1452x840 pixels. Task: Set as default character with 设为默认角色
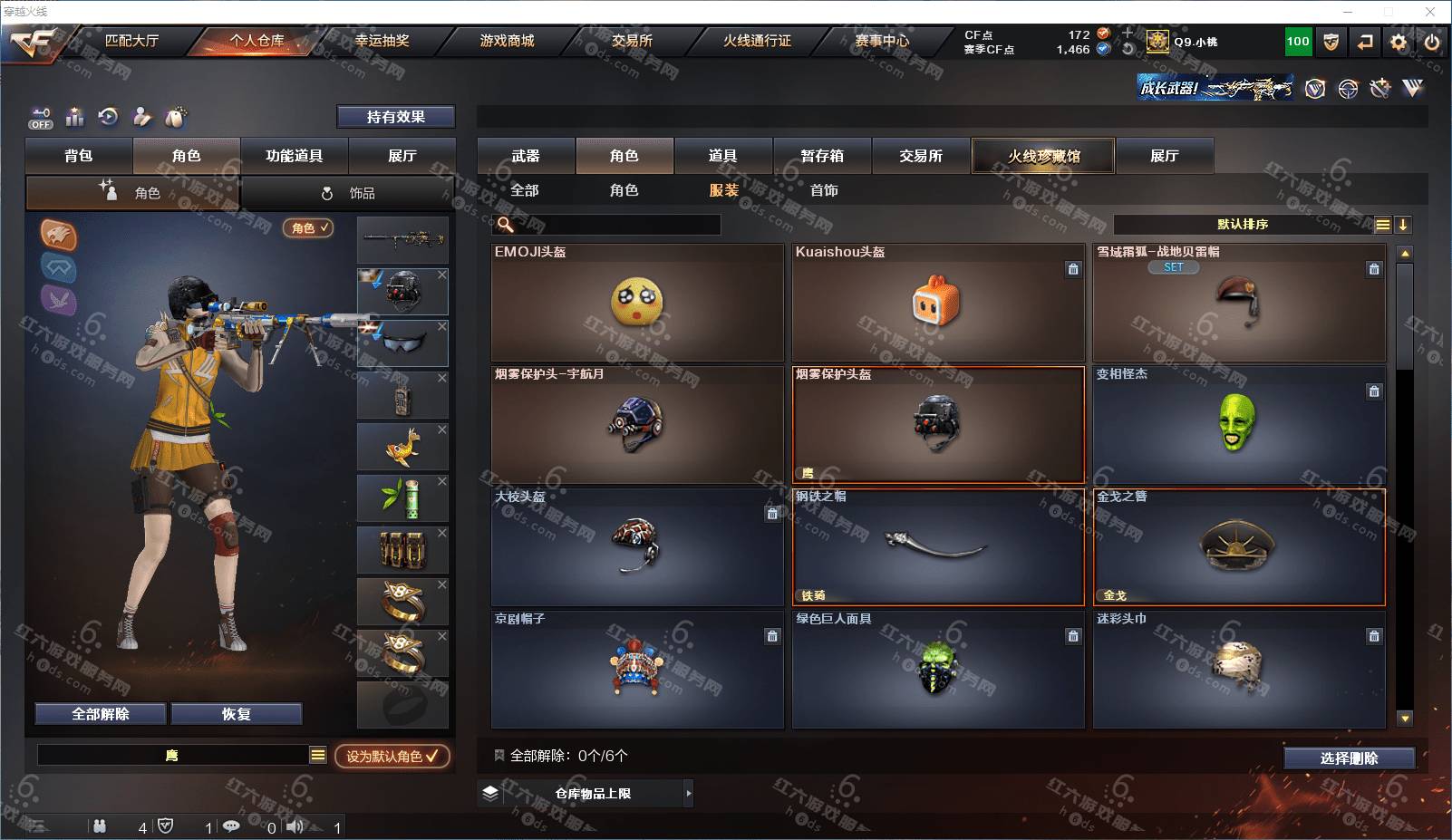pos(392,756)
